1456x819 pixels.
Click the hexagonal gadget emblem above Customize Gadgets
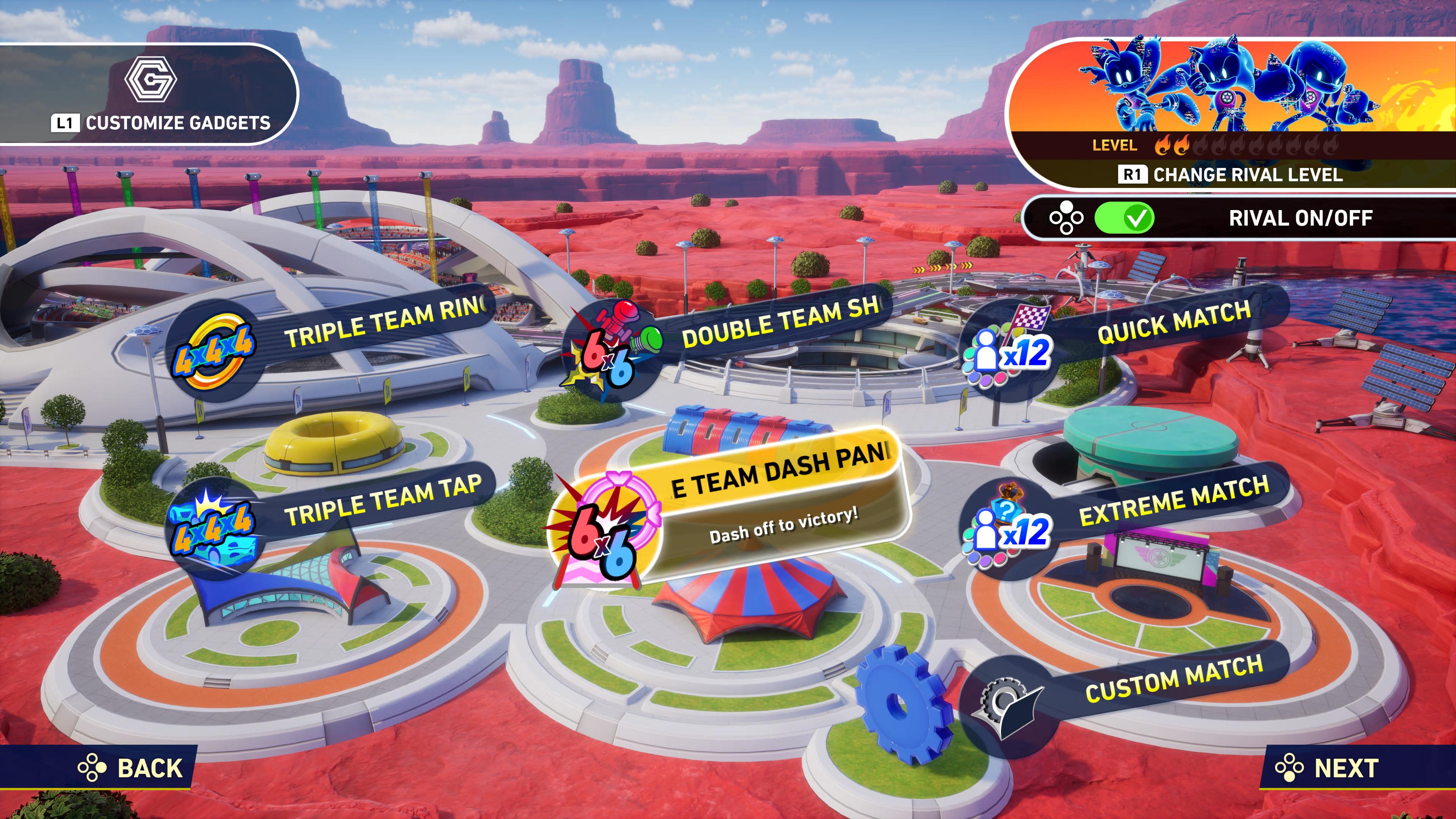tap(152, 80)
